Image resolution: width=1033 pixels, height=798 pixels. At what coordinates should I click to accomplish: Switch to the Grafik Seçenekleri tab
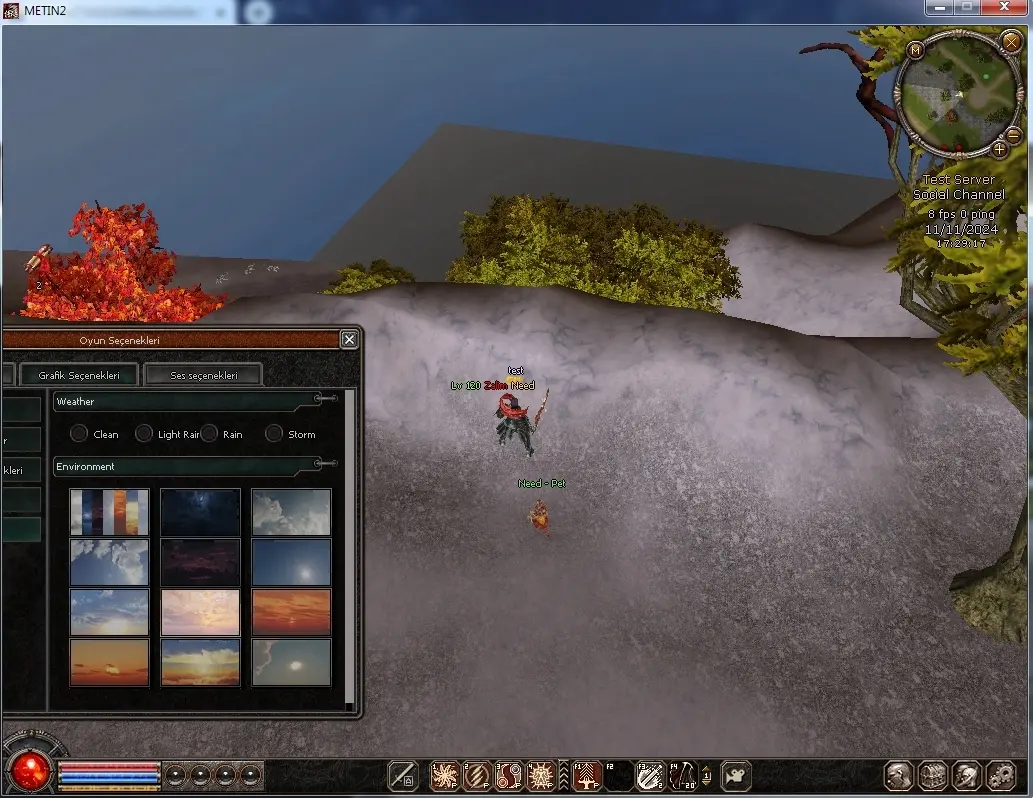[79, 375]
